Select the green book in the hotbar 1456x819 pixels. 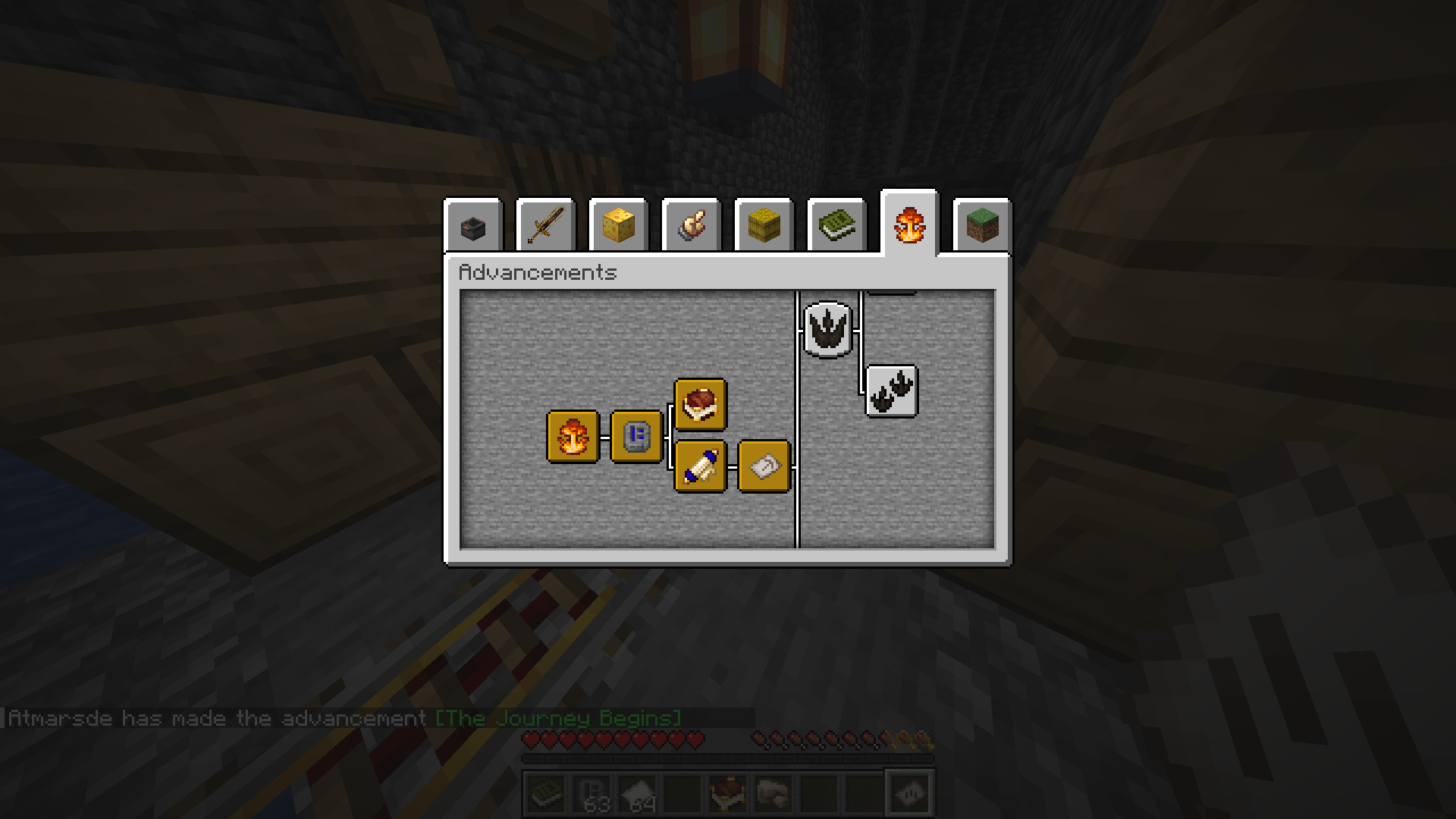pyautogui.click(x=544, y=792)
